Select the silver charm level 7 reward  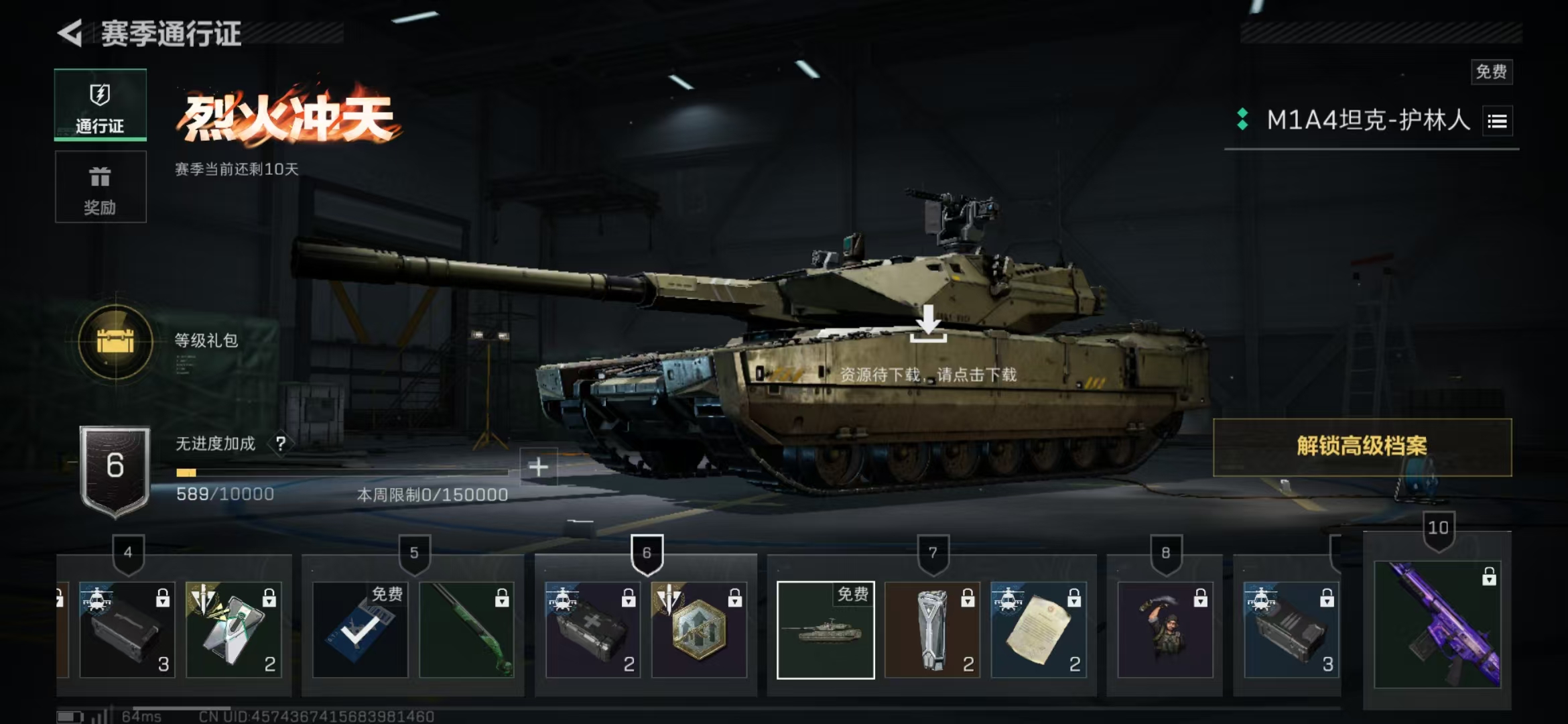tap(932, 630)
